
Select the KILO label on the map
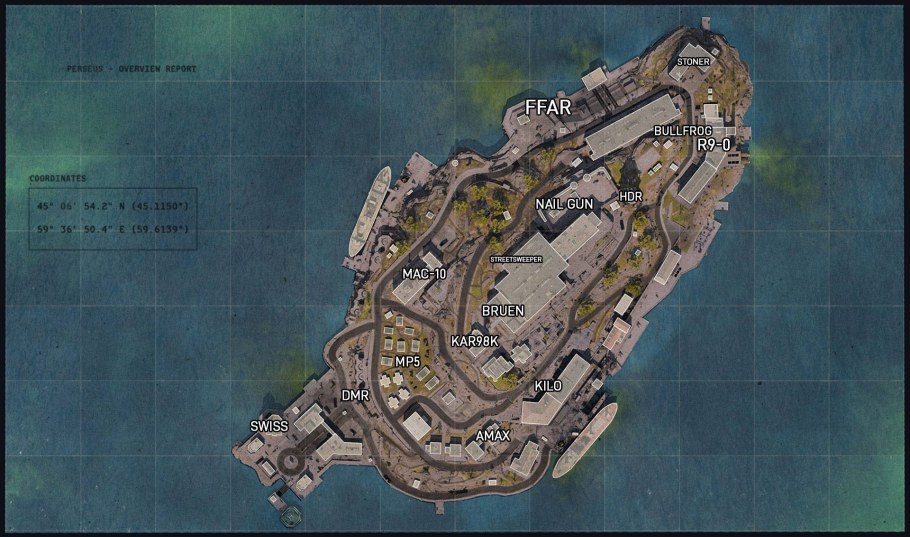click(x=548, y=386)
